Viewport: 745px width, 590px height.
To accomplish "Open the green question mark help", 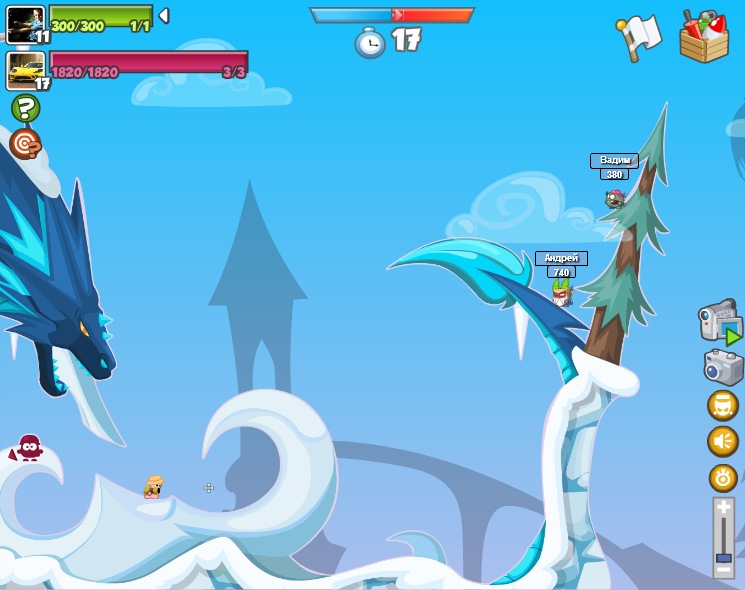I will (x=25, y=108).
